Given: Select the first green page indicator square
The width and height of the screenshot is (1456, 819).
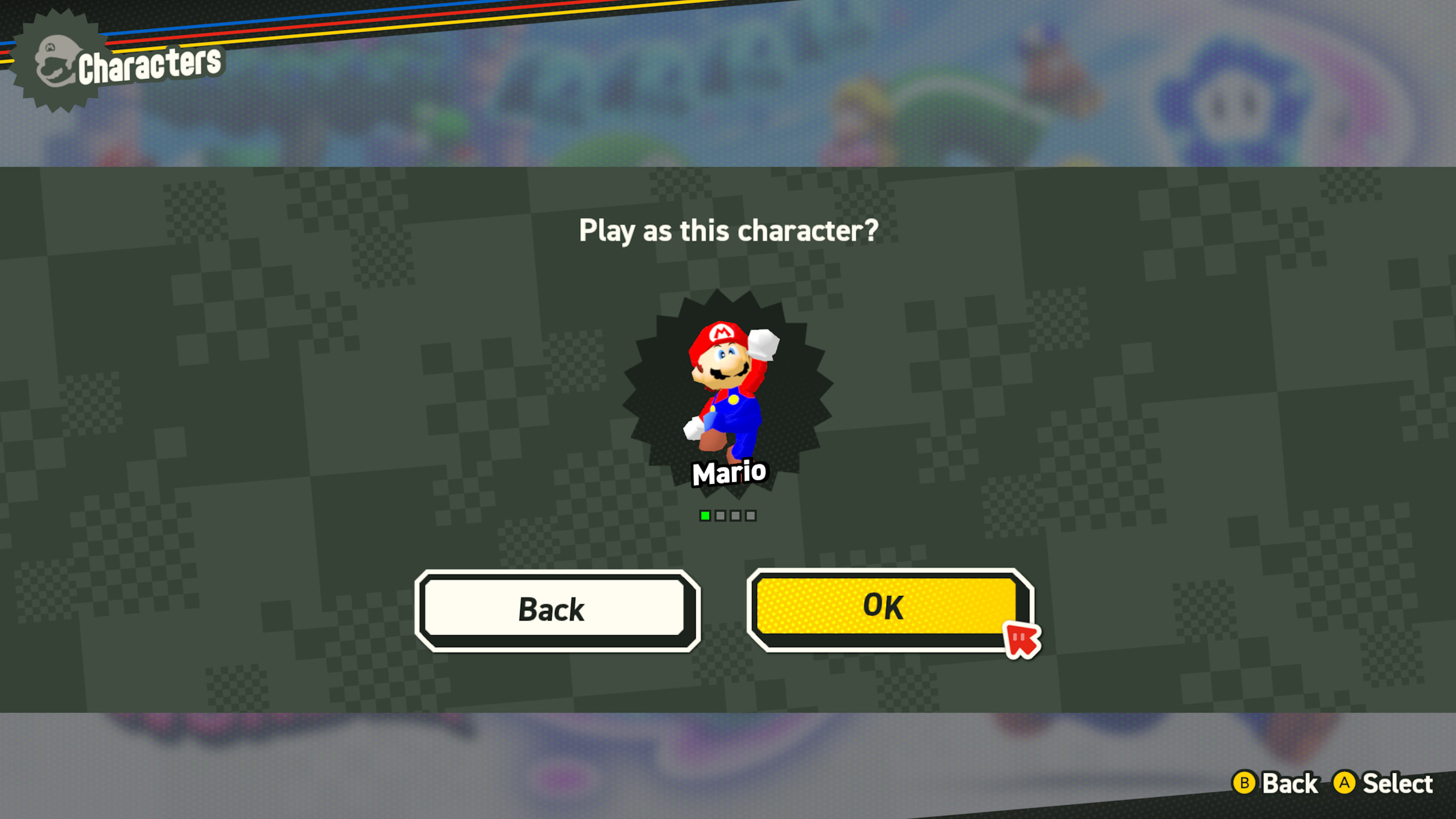Looking at the screenshot, I should tap(705, 516).
